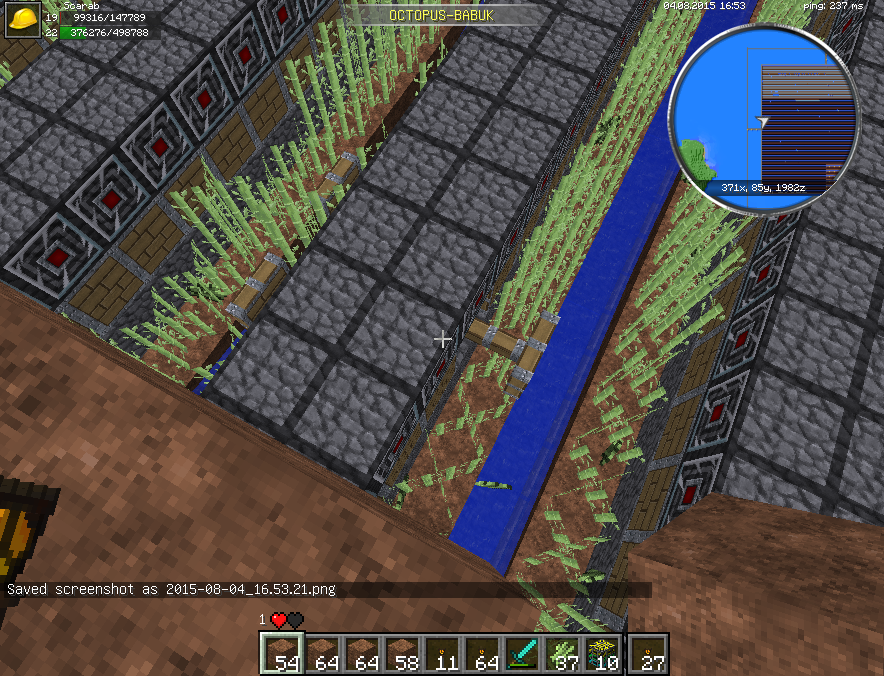
Task: Equip the diamond sword slot
Action: tap(522, 654)
